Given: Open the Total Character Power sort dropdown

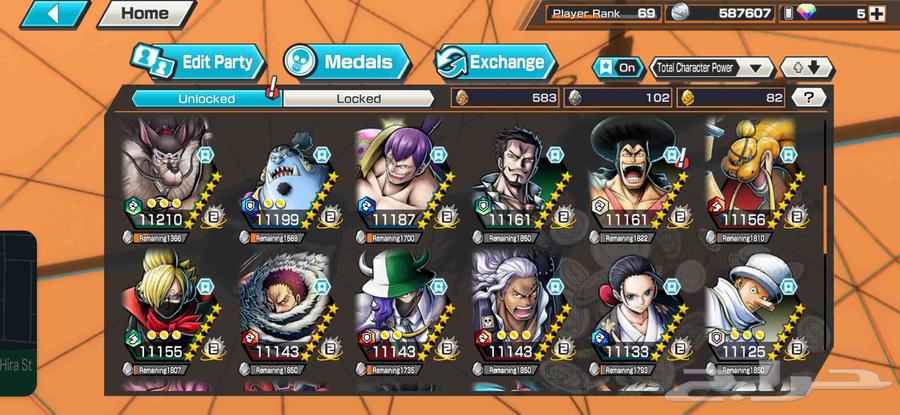Looking at the screenshot, I should point(712,68).
